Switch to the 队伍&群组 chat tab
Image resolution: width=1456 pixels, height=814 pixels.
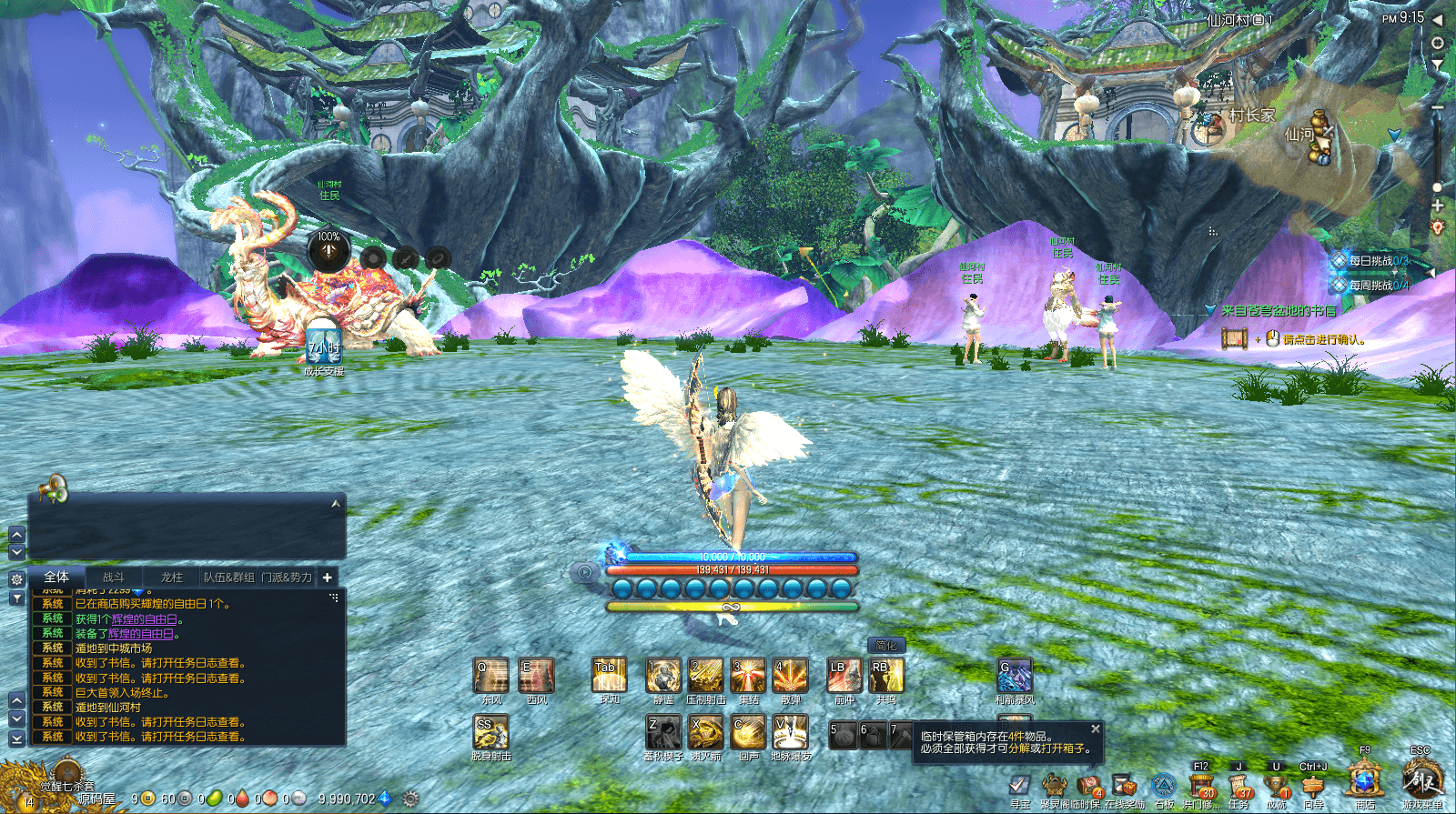[228, 578]
